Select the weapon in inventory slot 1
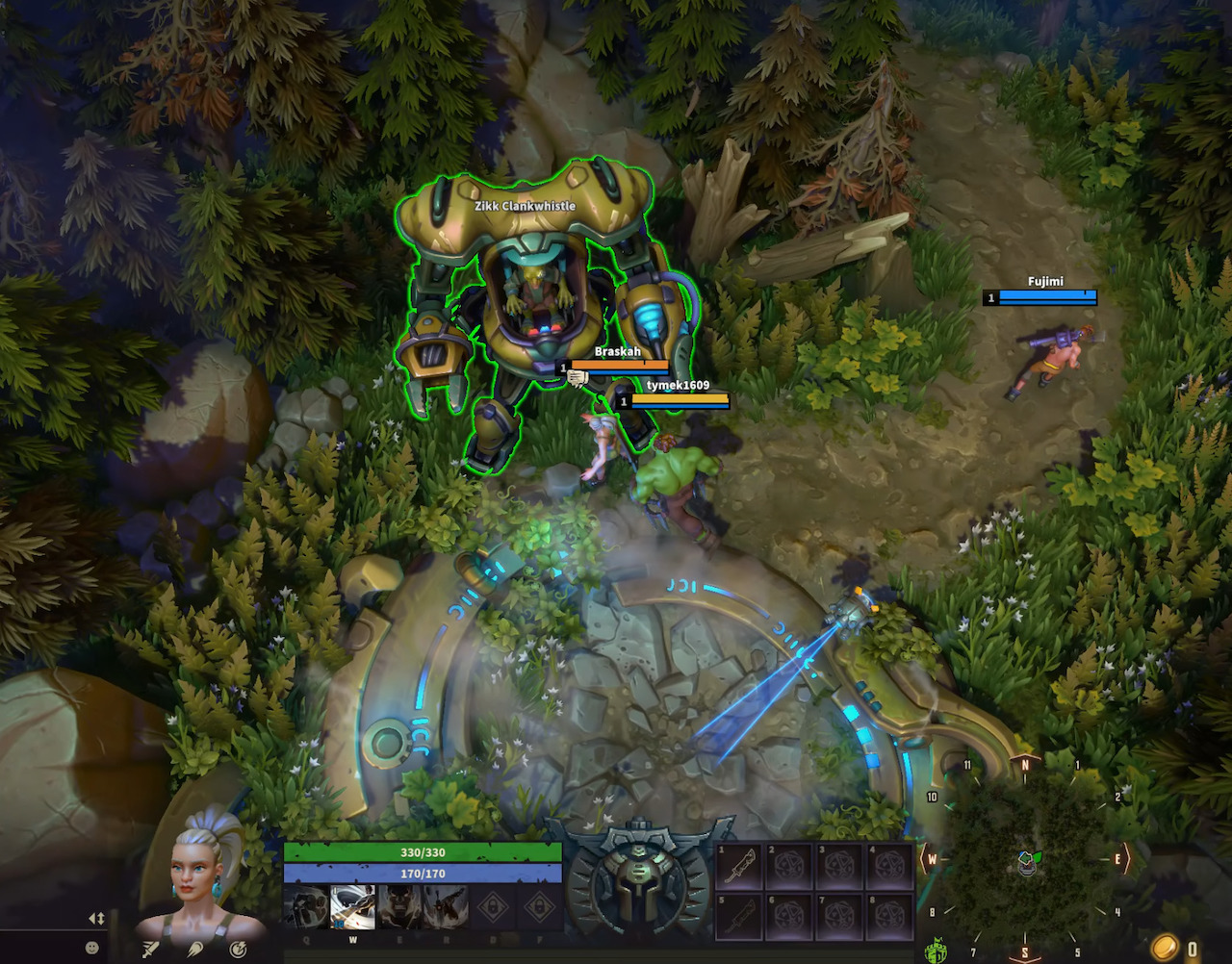This screenshot has height=964, width=1232. coord(738,867)
